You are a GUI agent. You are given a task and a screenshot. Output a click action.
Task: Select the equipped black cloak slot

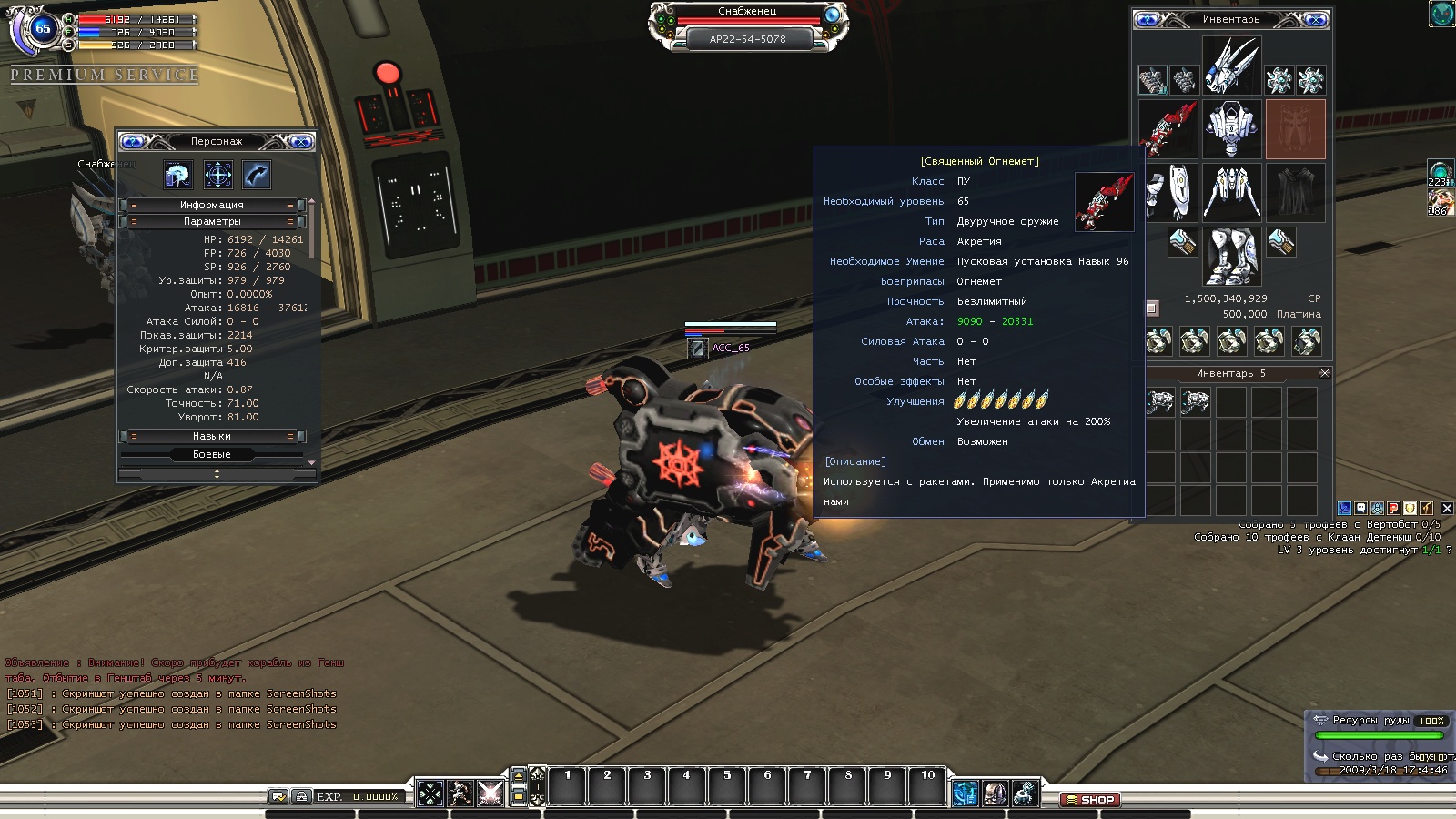1295,193
